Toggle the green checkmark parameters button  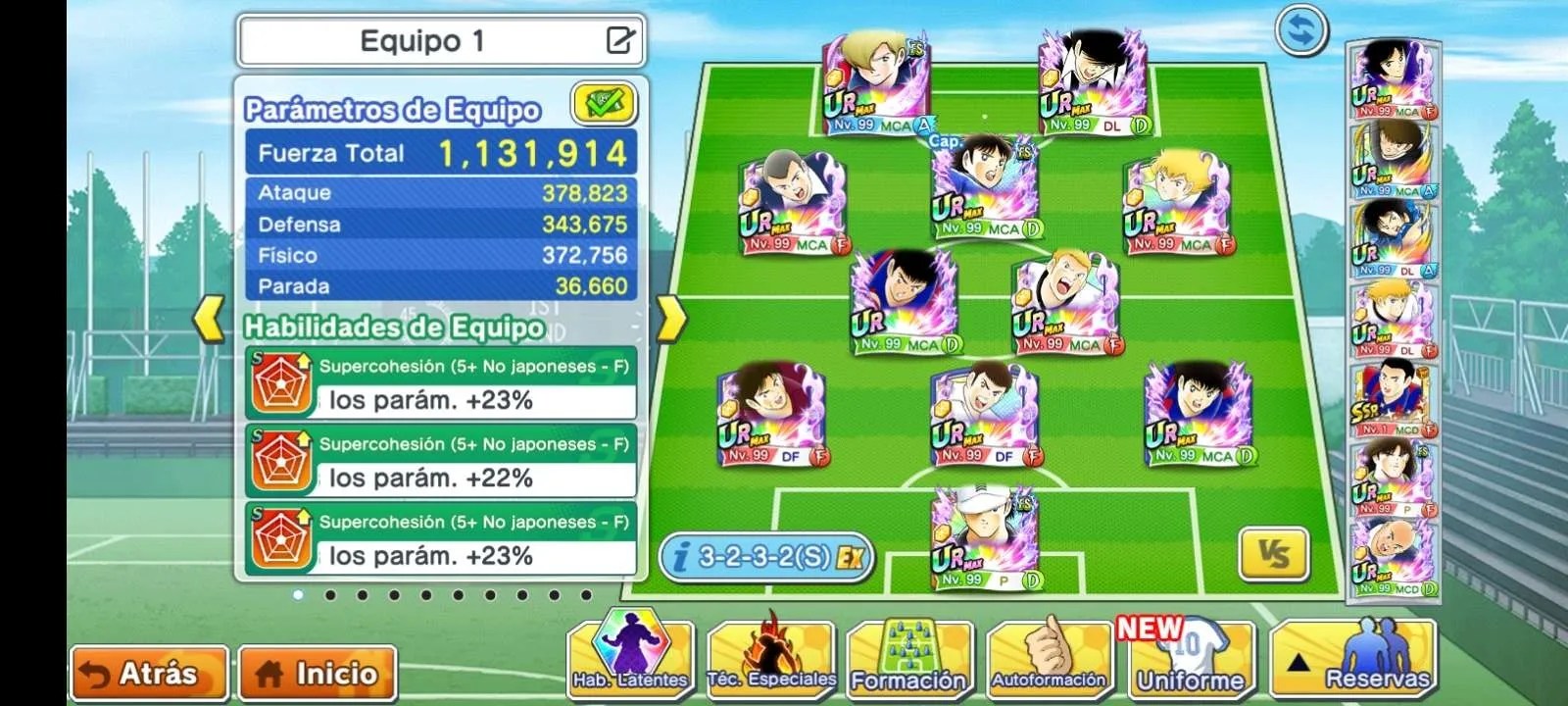point(604,103)
